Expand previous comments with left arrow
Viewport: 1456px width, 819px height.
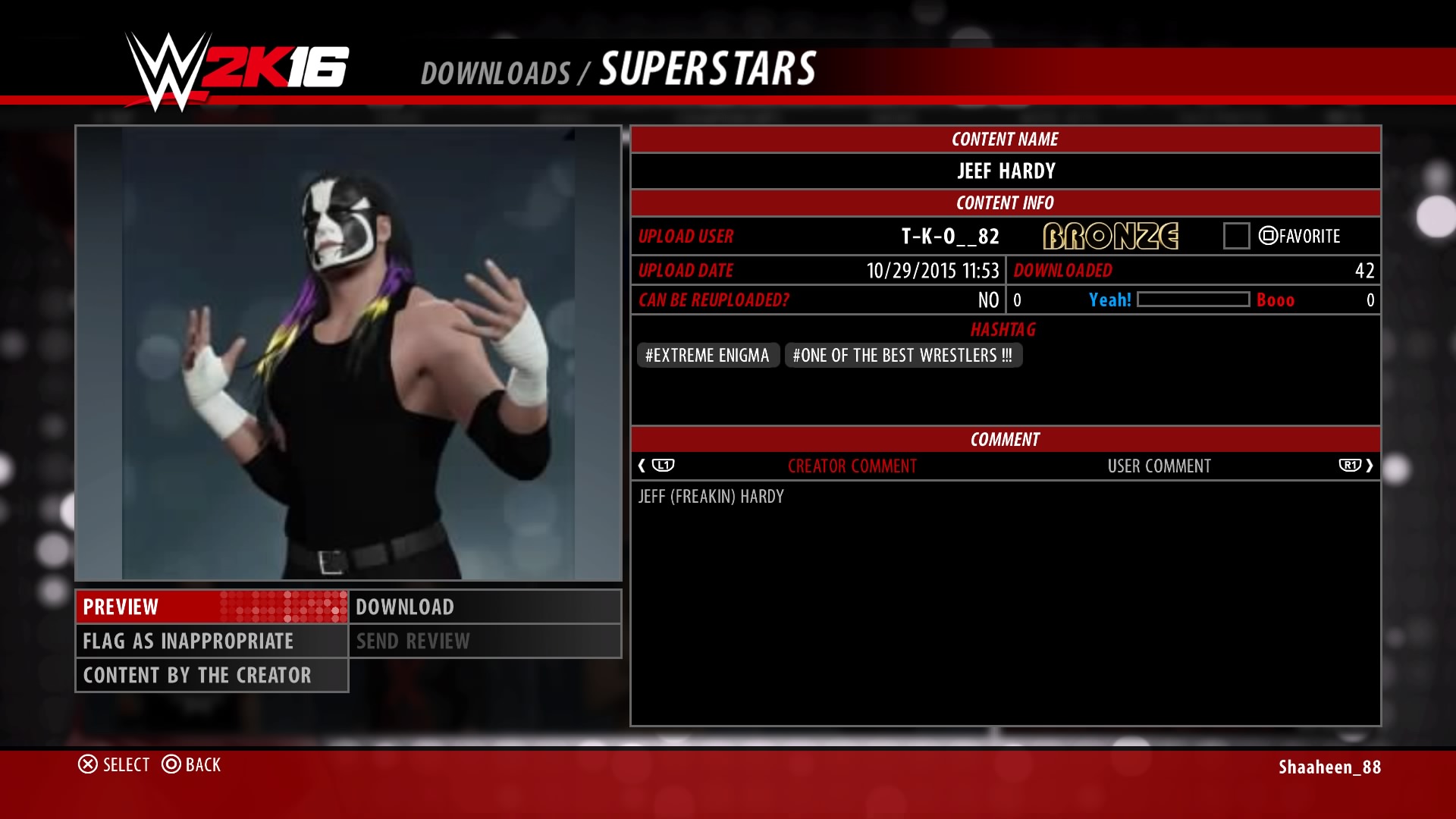click(643, 466)
